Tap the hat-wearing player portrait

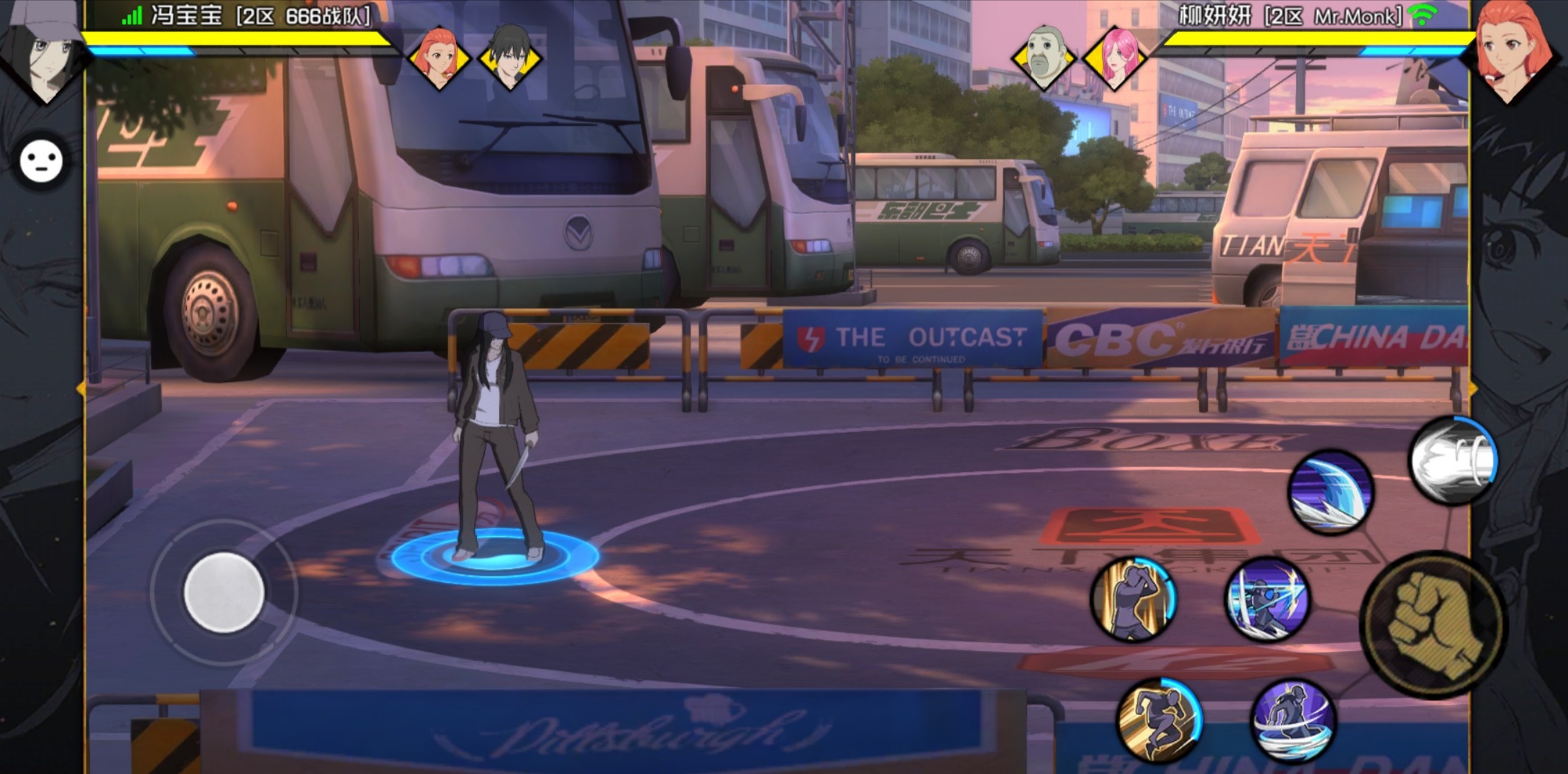click(45, 50)
